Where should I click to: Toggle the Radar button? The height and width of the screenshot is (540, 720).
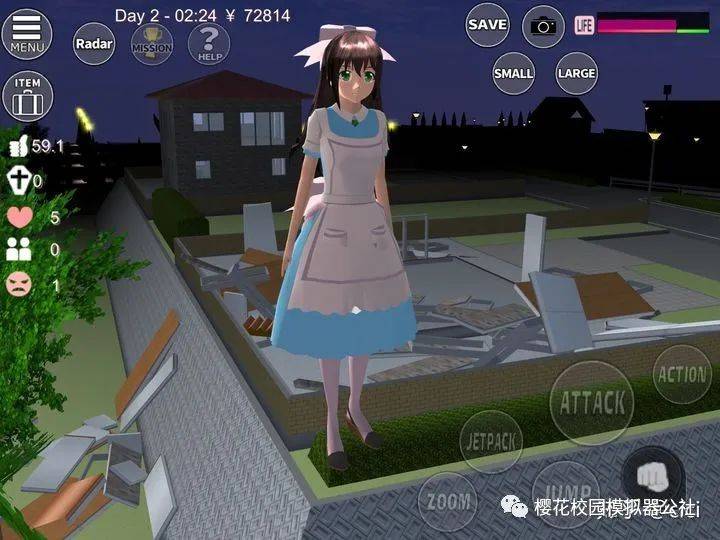pyautogui.click(x=93, y=43)
